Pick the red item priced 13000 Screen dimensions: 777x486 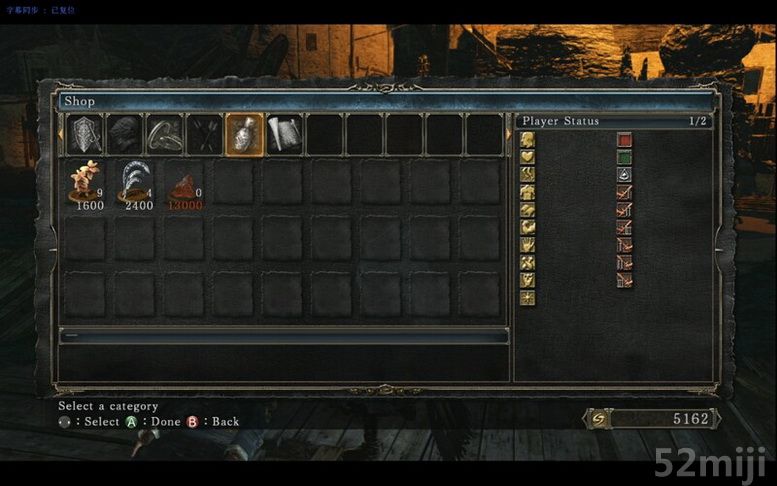pyautogui.click(x=185, y=186)
